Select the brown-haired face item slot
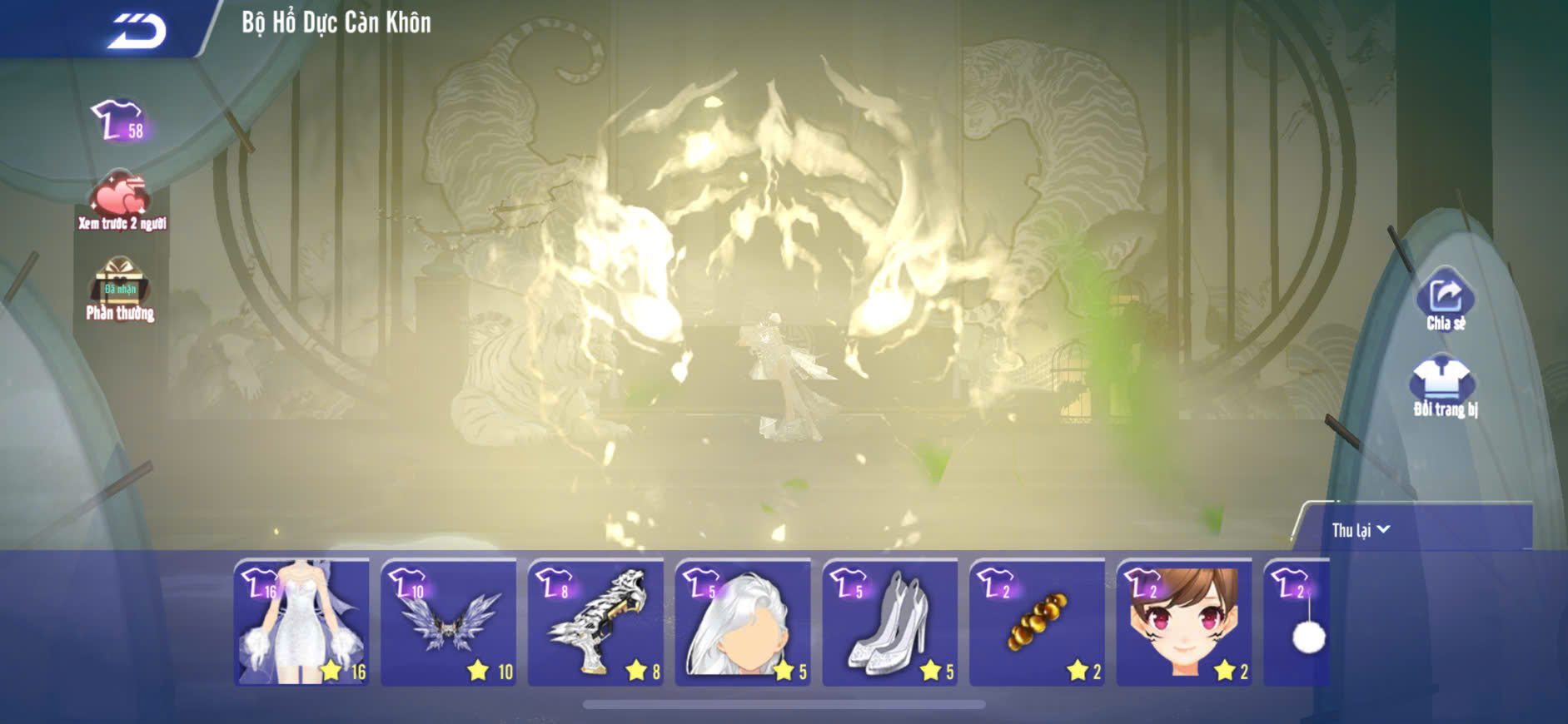The image size is (1568, 724). coord(1184,622)
